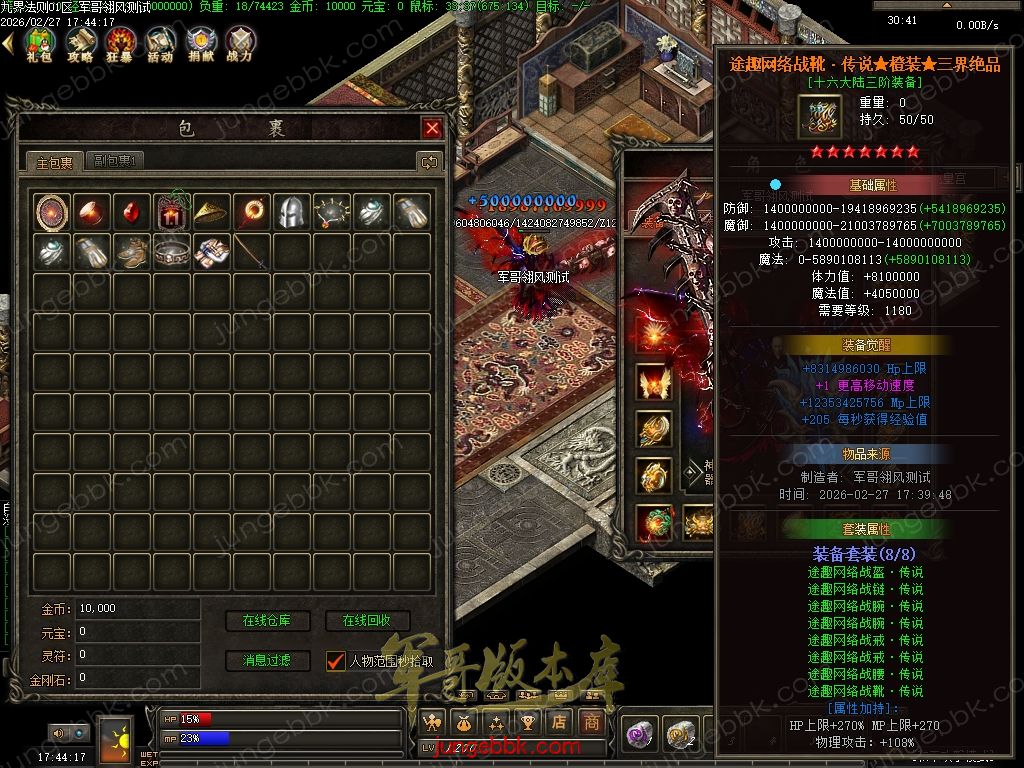1024x768 pixels.
Task: Switch to the 副包裹1 tab
Action: tap(116, 161)
